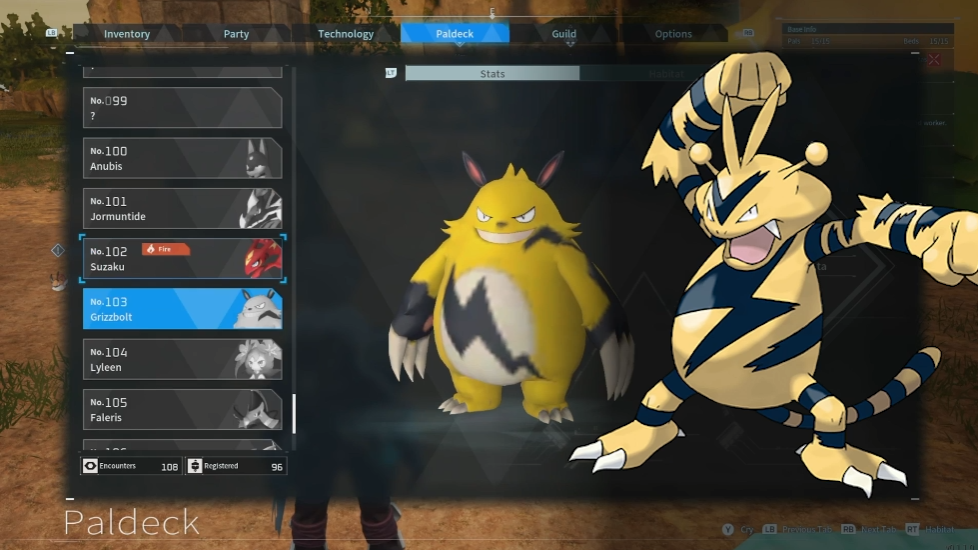Select Faleris in the list
The height and width of the screenshot is (550, 978).
click(182, 409)
